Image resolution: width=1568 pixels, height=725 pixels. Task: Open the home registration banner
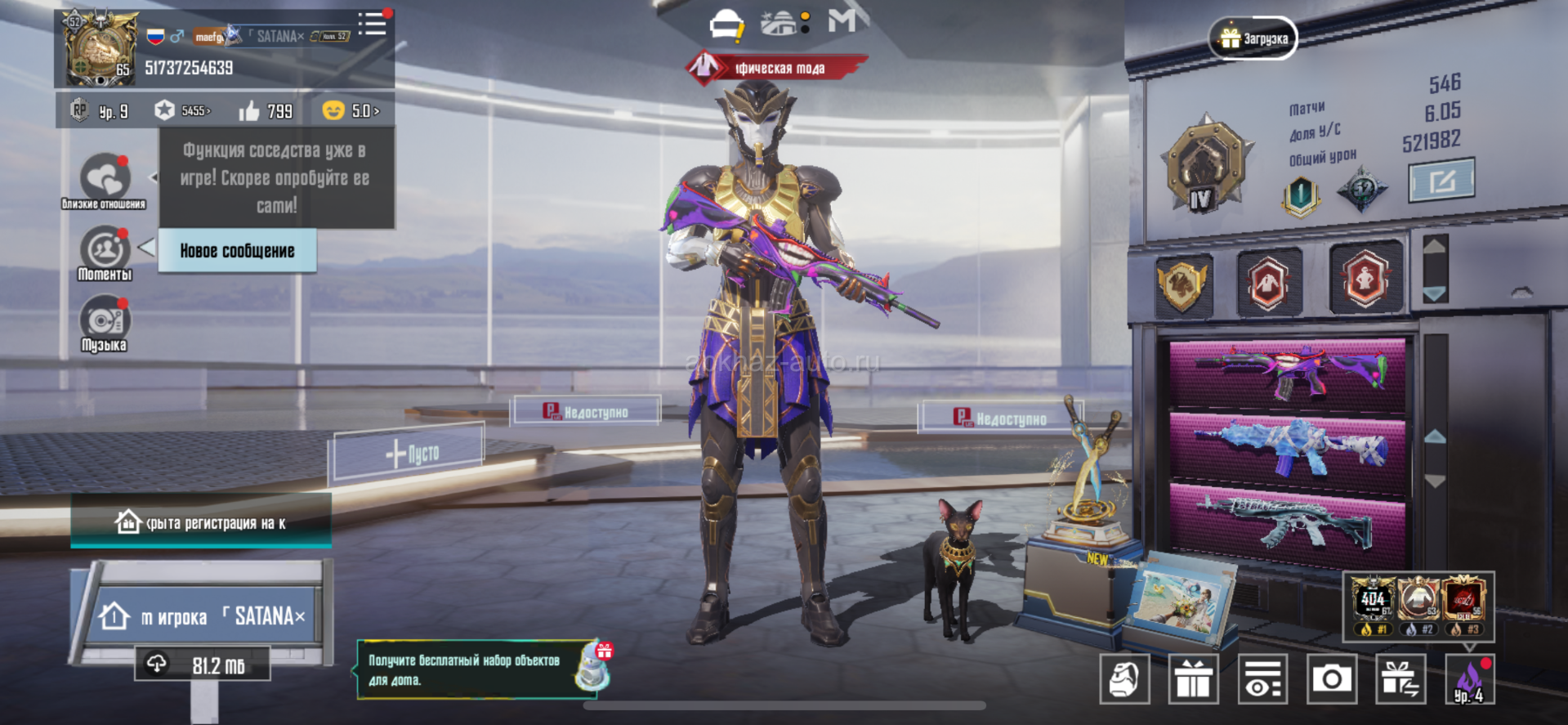(201, 523)
